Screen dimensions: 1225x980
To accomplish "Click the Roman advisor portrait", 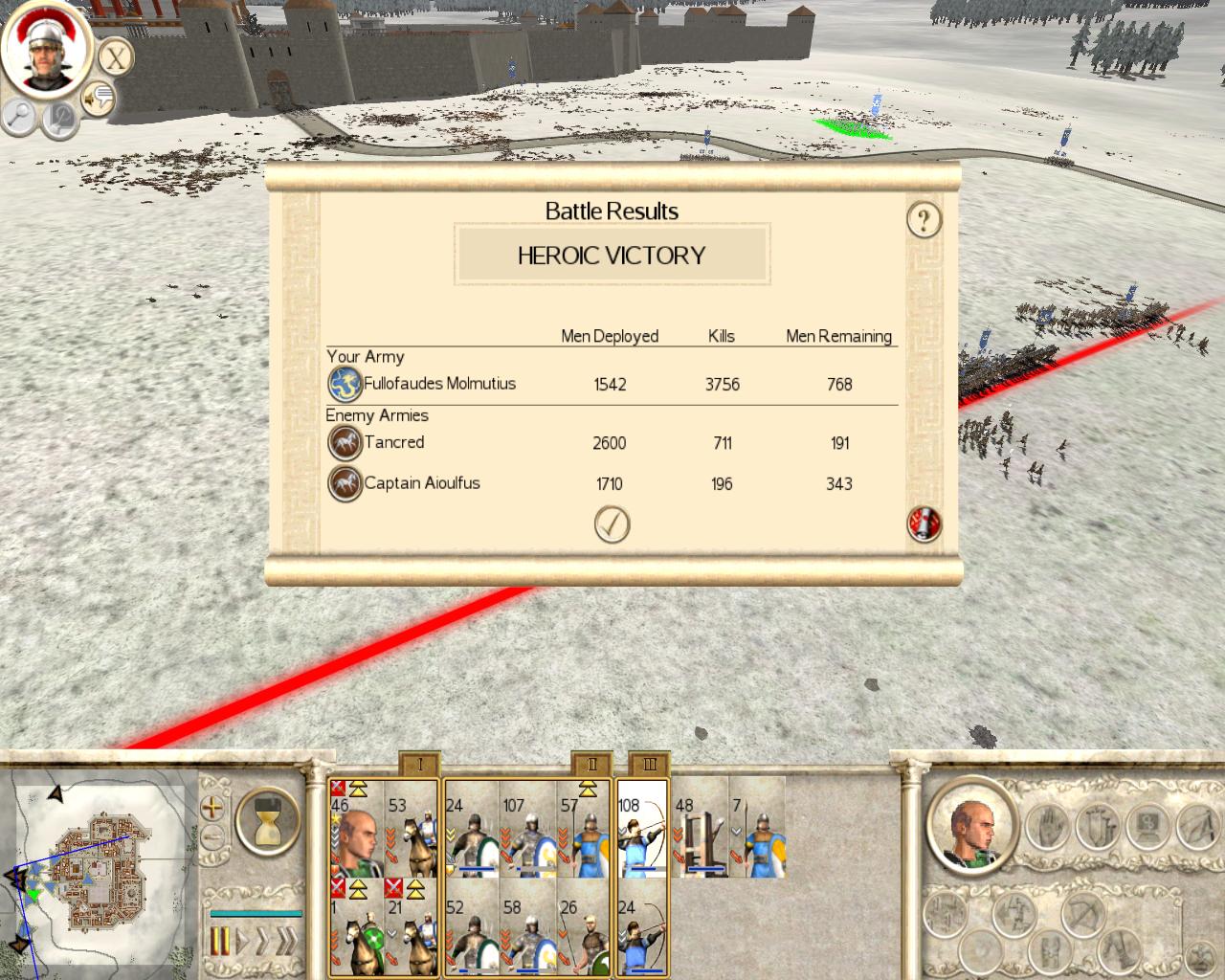I will click(45, 48).
